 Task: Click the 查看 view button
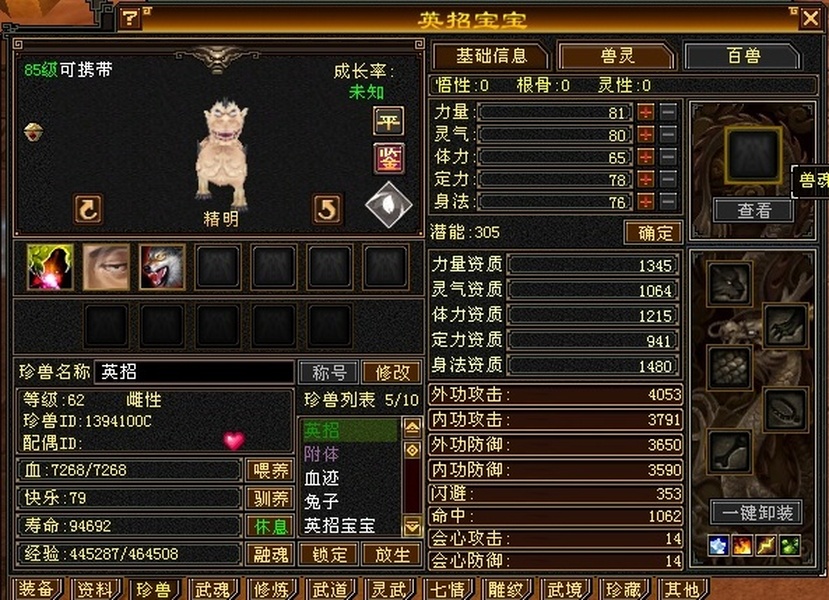tap(754, 210)
